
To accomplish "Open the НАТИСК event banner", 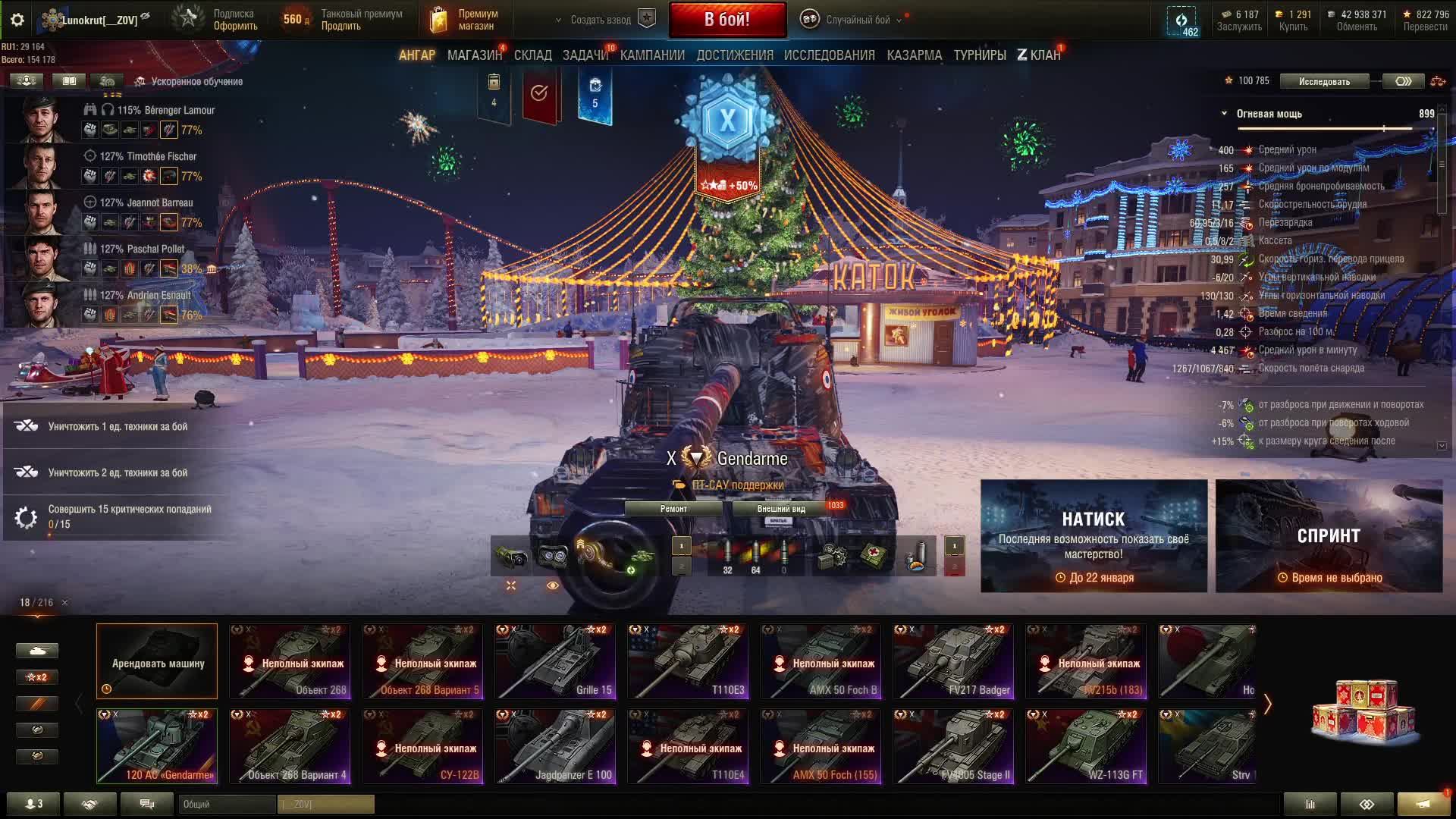I will [x=1094, y=535].
